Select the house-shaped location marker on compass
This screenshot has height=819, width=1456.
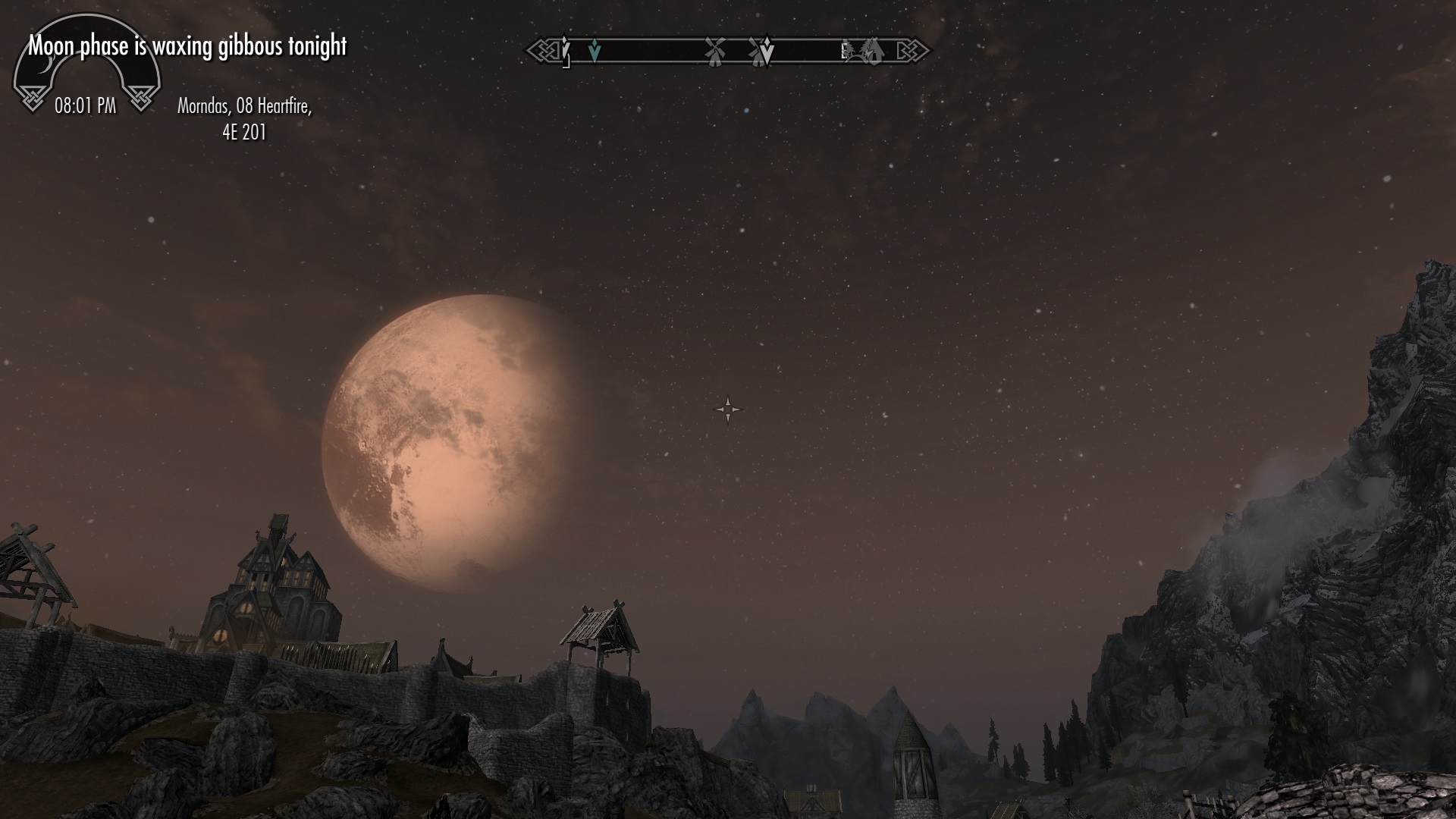coord(873,52)
